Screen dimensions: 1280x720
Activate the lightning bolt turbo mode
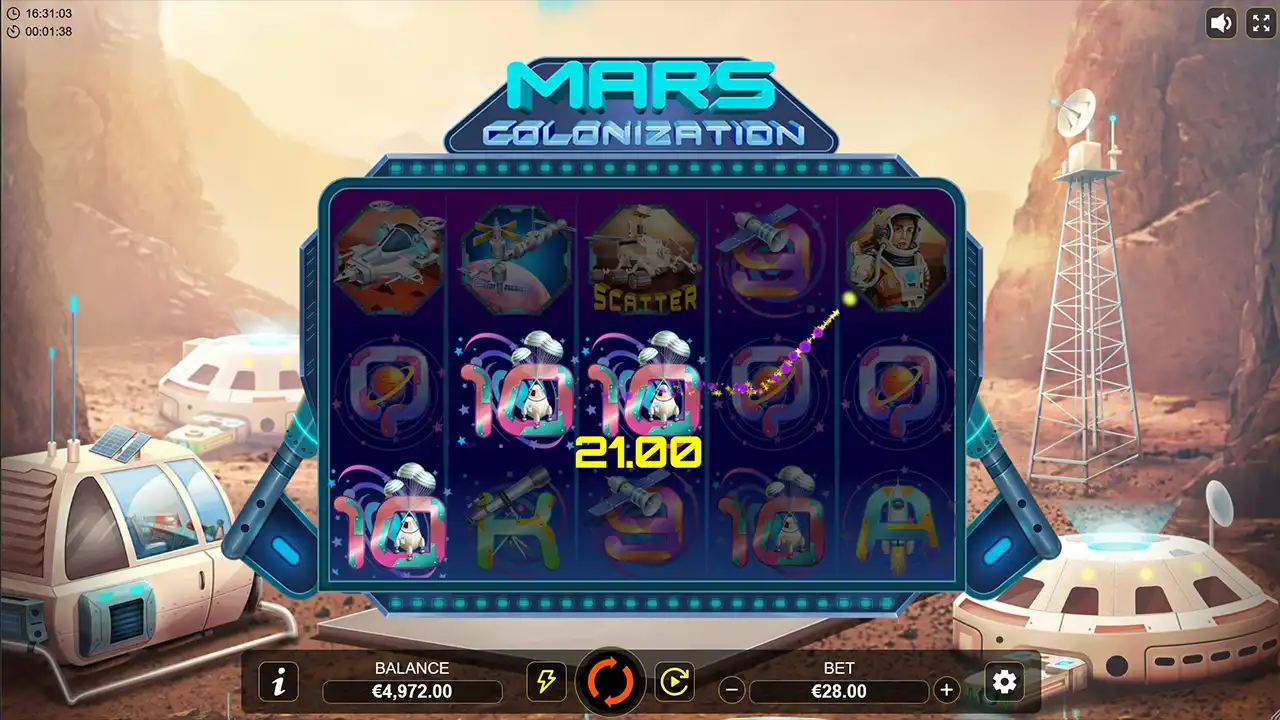(546, 681)
